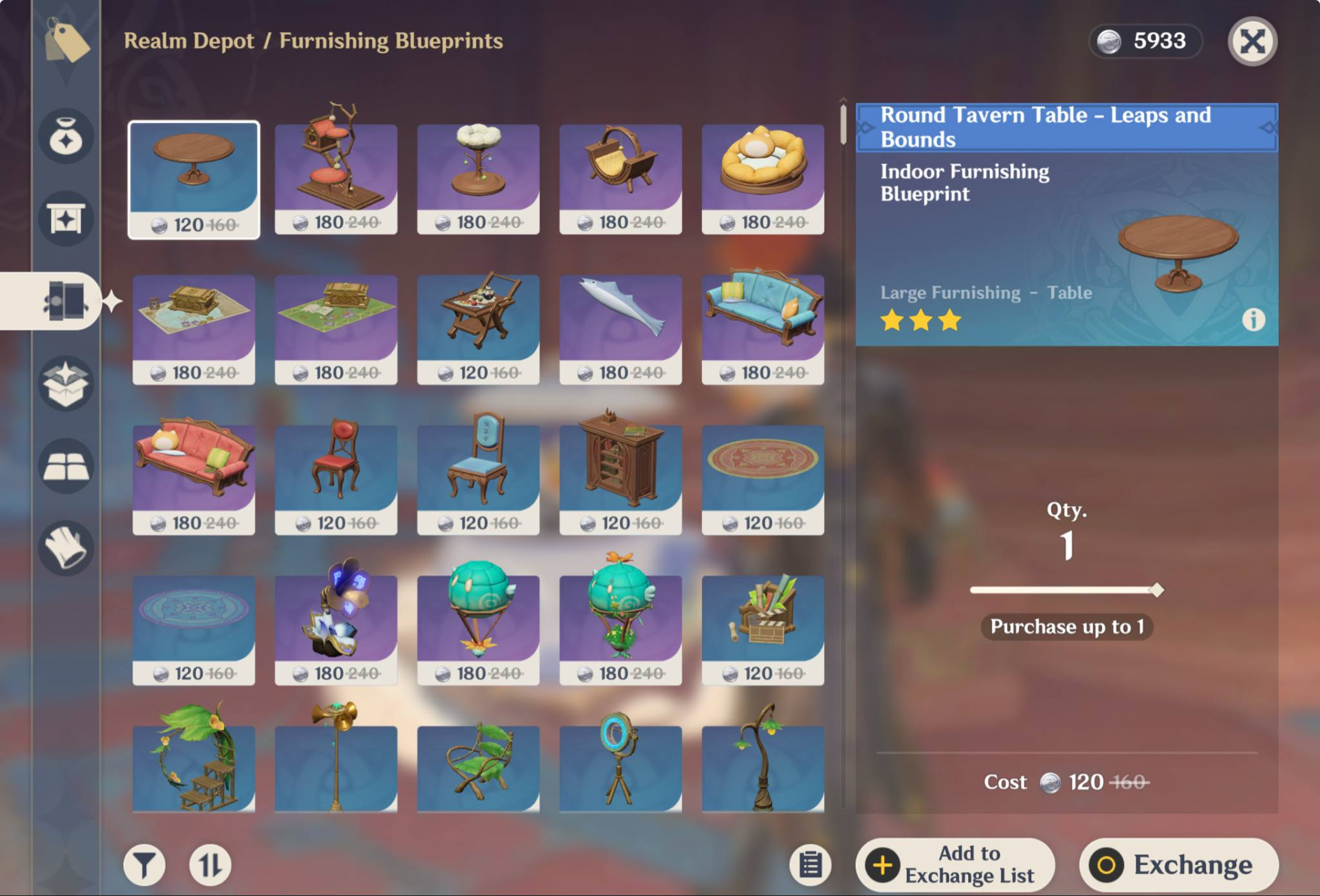Show details via the info circle icon

pyautogui.click(x=1254, y=320)
